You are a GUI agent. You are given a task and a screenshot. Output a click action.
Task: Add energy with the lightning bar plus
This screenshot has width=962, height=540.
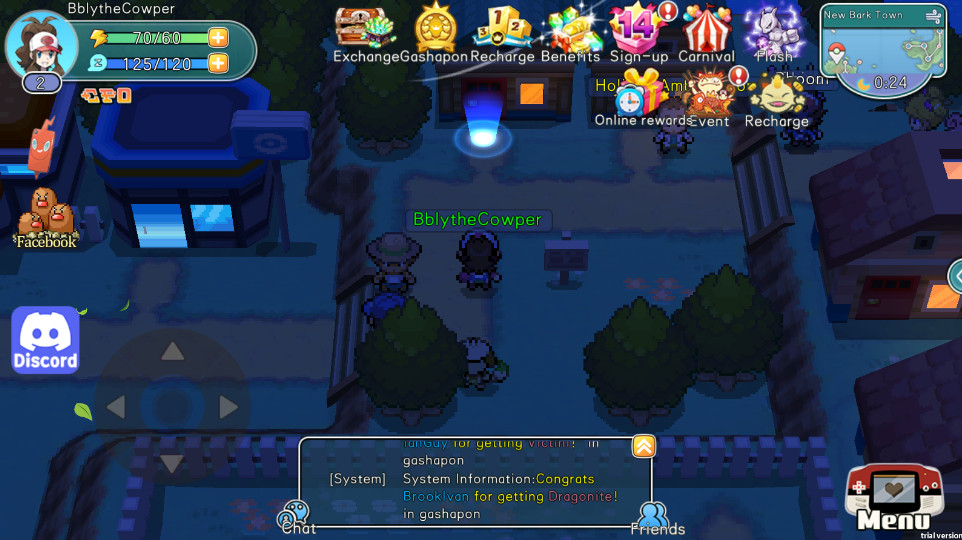[218, 38]
